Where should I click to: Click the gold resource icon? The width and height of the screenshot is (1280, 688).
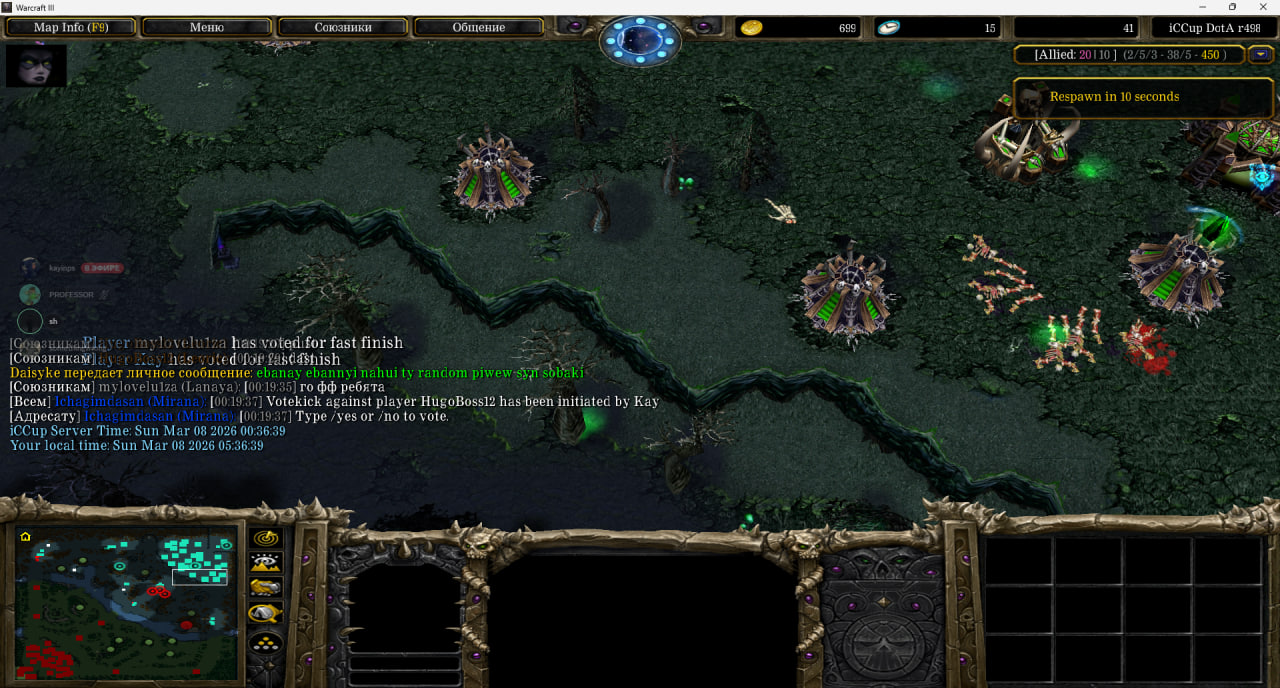point(752,28)
